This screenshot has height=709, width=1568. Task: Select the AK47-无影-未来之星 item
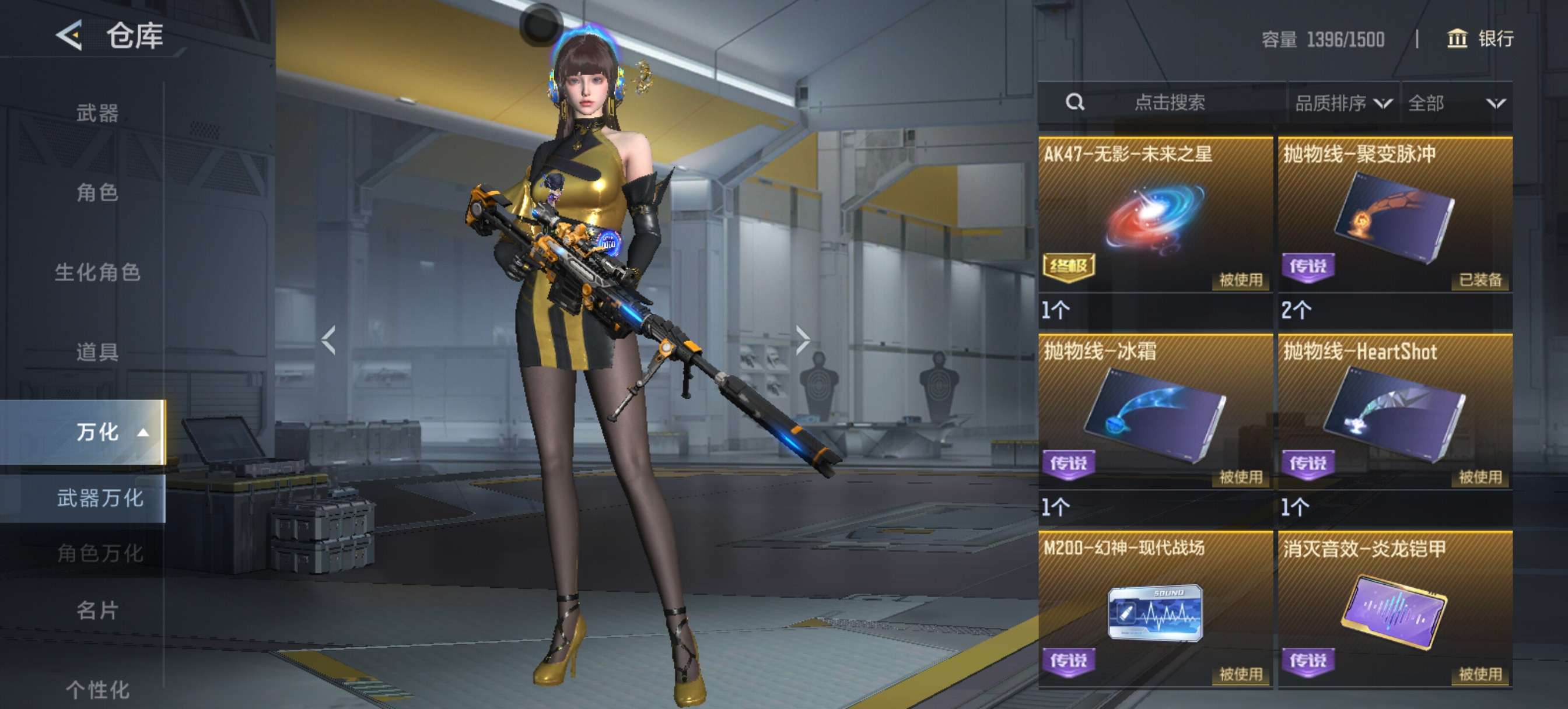1154,216
